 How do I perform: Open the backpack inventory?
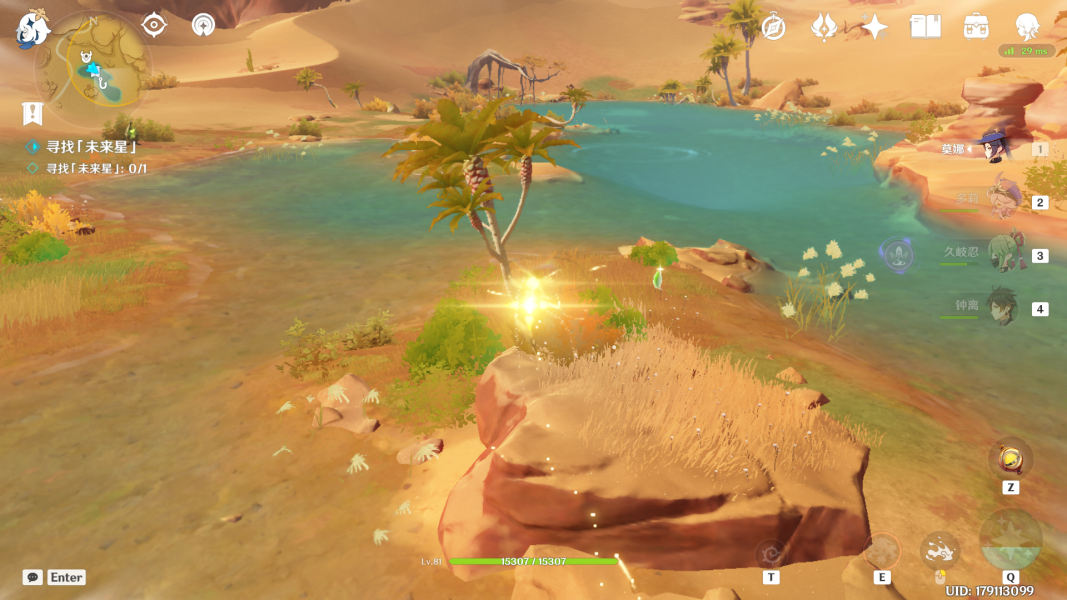(x=976, y=27)
